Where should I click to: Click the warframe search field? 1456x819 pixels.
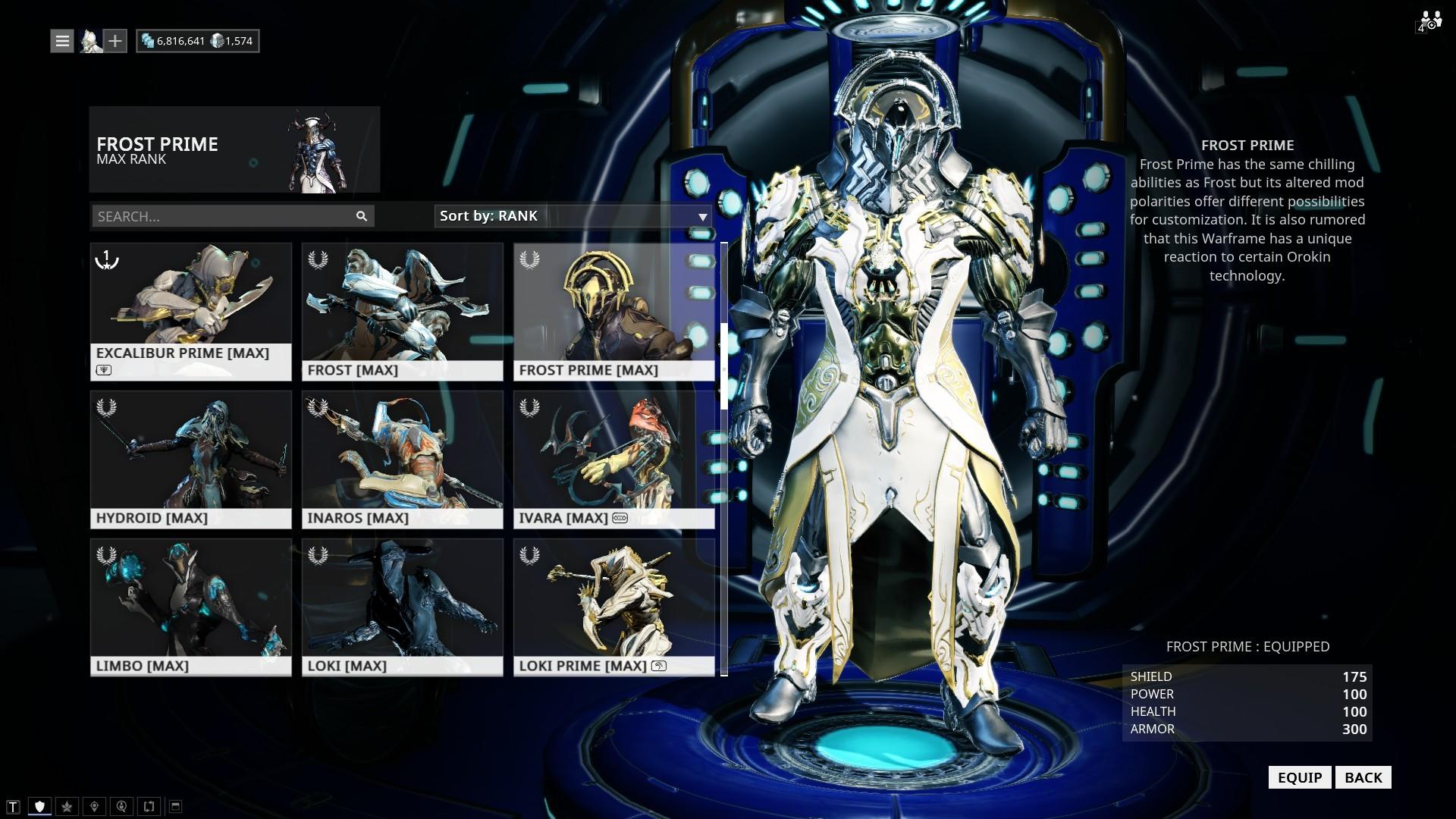pos(224,216)
